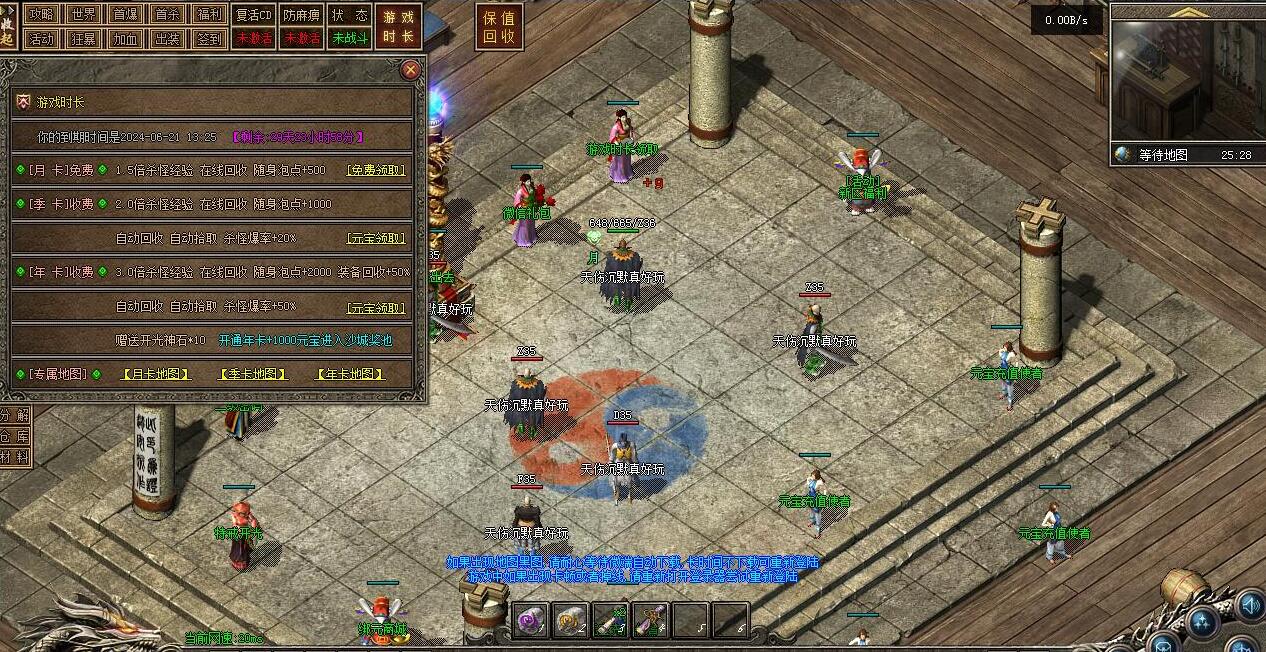Open the 保值回收 recycle button
This screenshot has width=1266, height=652.
coord(499,27)
